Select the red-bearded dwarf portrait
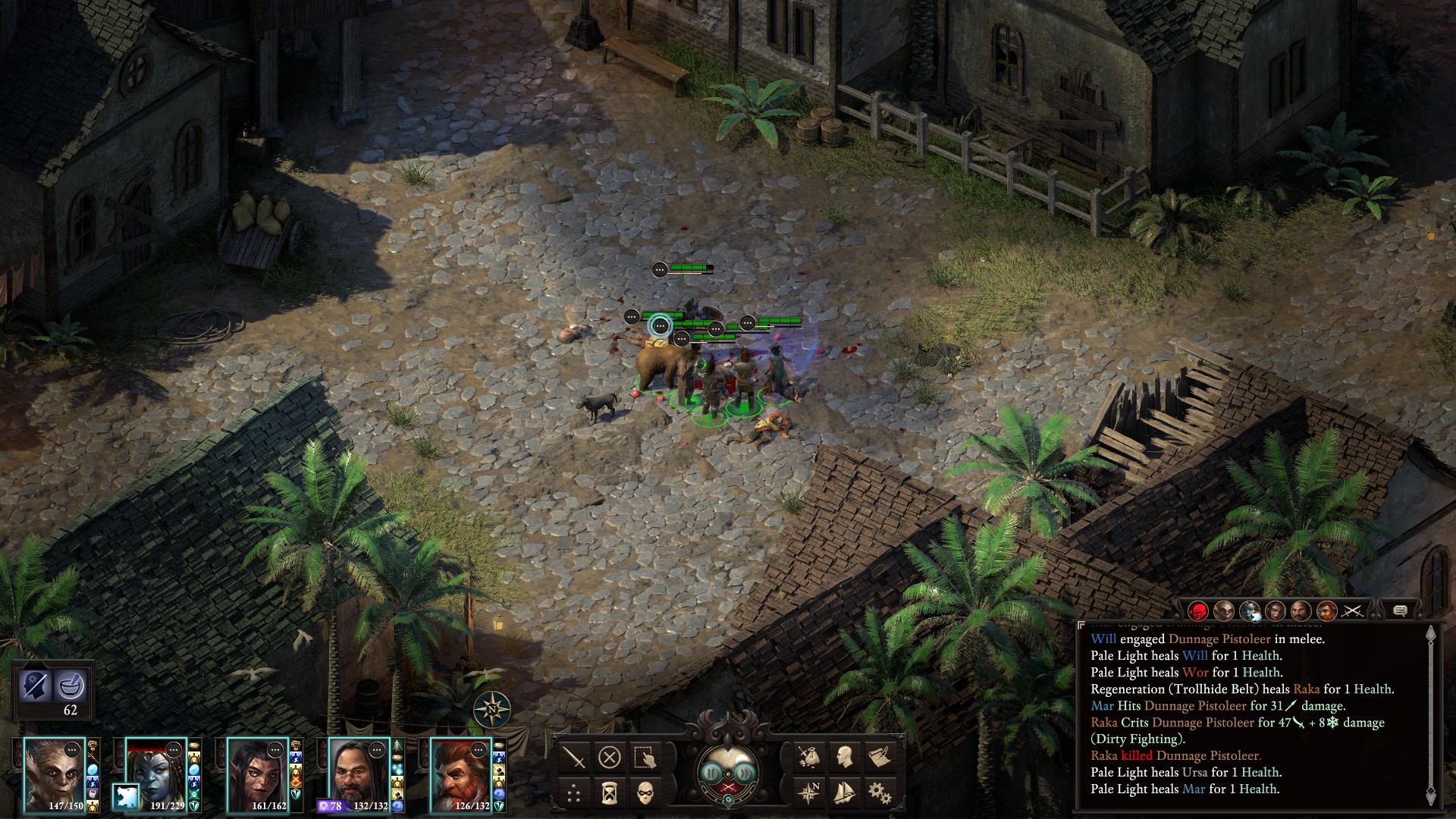This screenshot has width=1456, height=819. [x=460, y=773]
